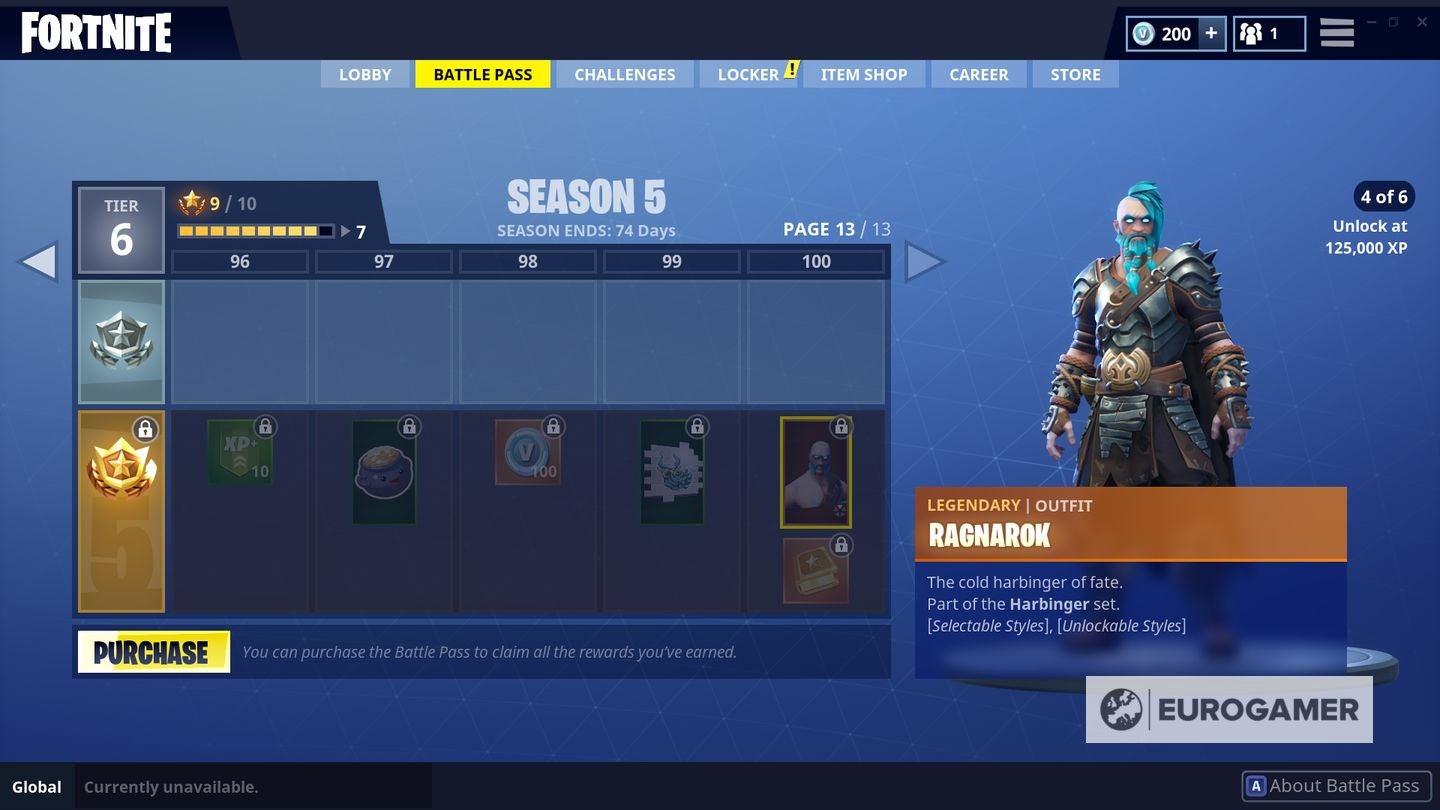Open the hamburger menu in top right
Image resolution: width=1440 pixels, height=810 pixels.
pyautogui.click(x=1336, y=32)
